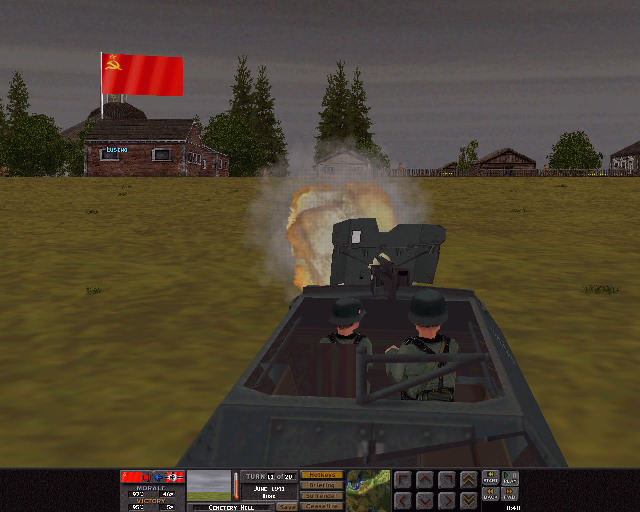Save the current game
640x512 pixels.
click(x=287, y=506)
